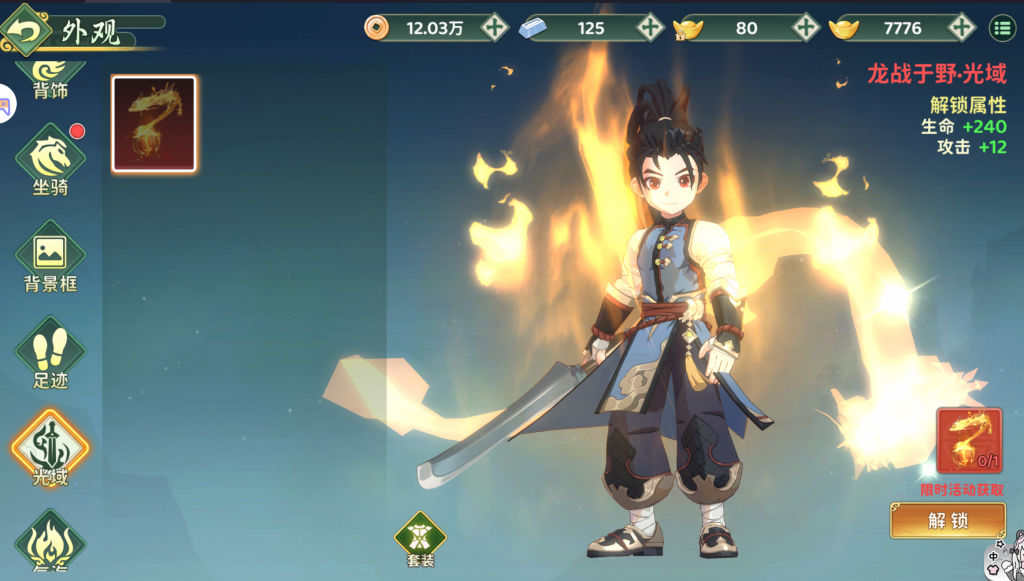
Task: Click the plus button beside 80
Action: pyautogui.click(x=806, y=27)
